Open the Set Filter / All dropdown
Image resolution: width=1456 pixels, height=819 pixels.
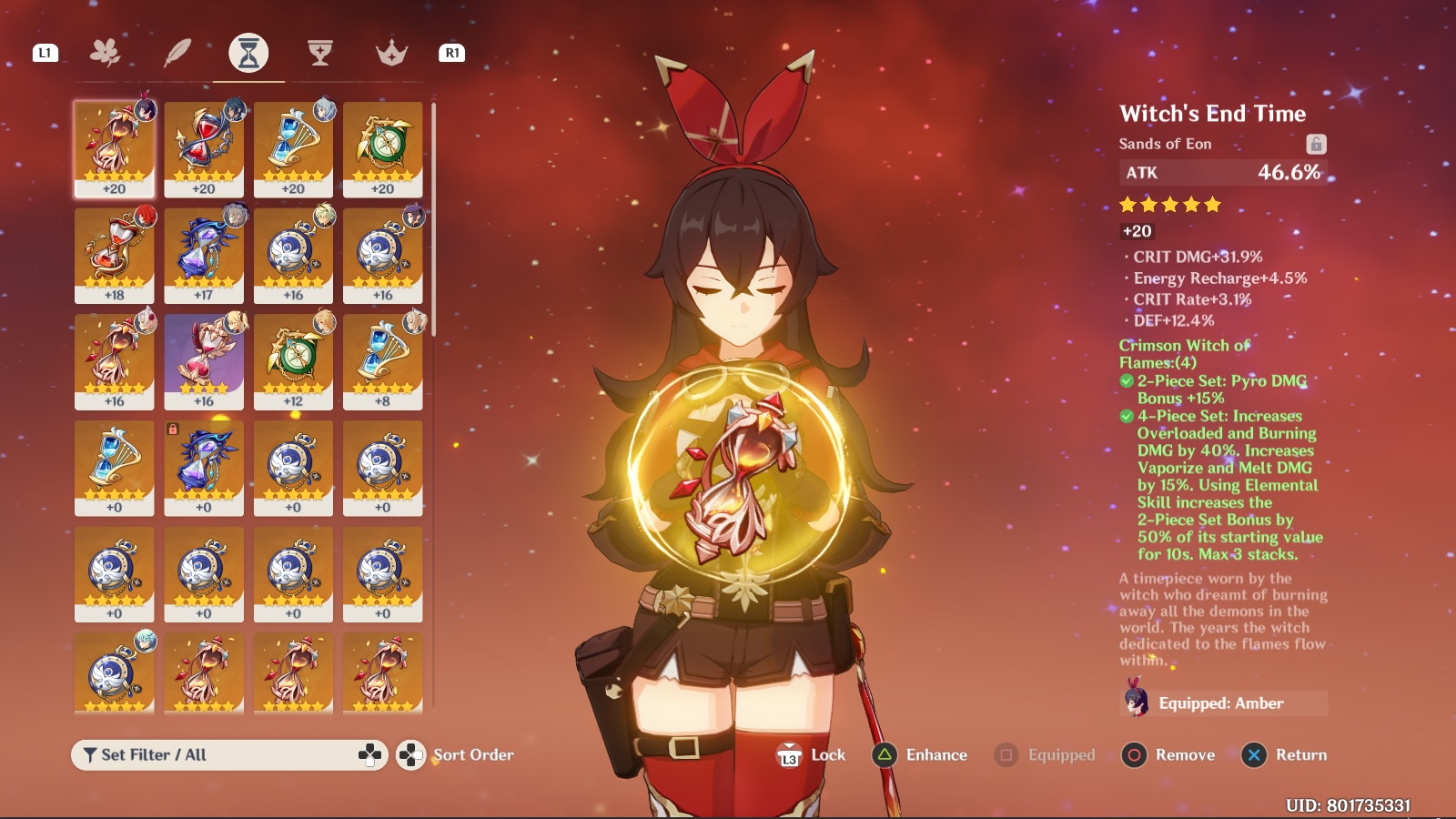coord(227,753)
